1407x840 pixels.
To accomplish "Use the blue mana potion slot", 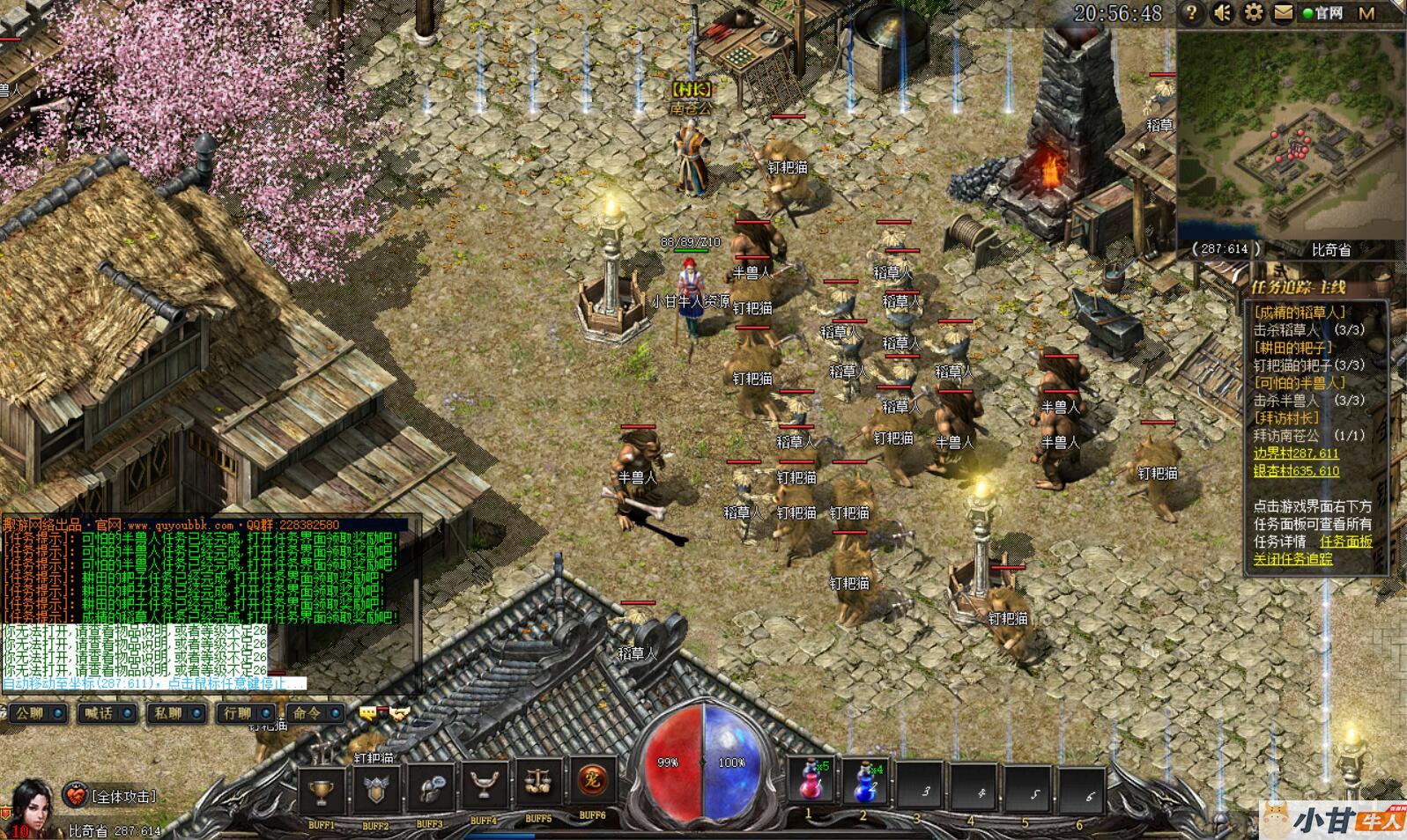I will click(864, 781).
